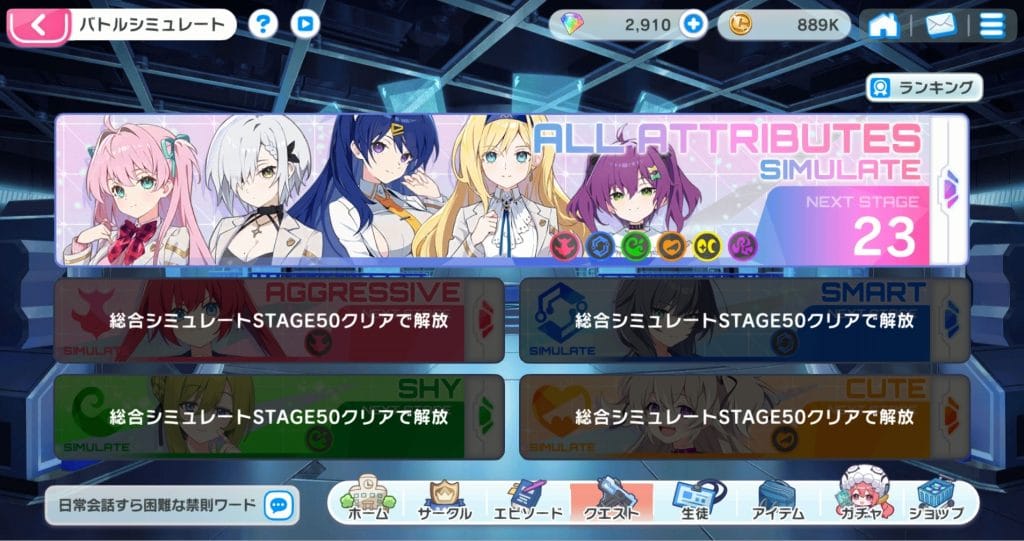
Task: Switch to the ホーム tab
Action: click(367, 501)
